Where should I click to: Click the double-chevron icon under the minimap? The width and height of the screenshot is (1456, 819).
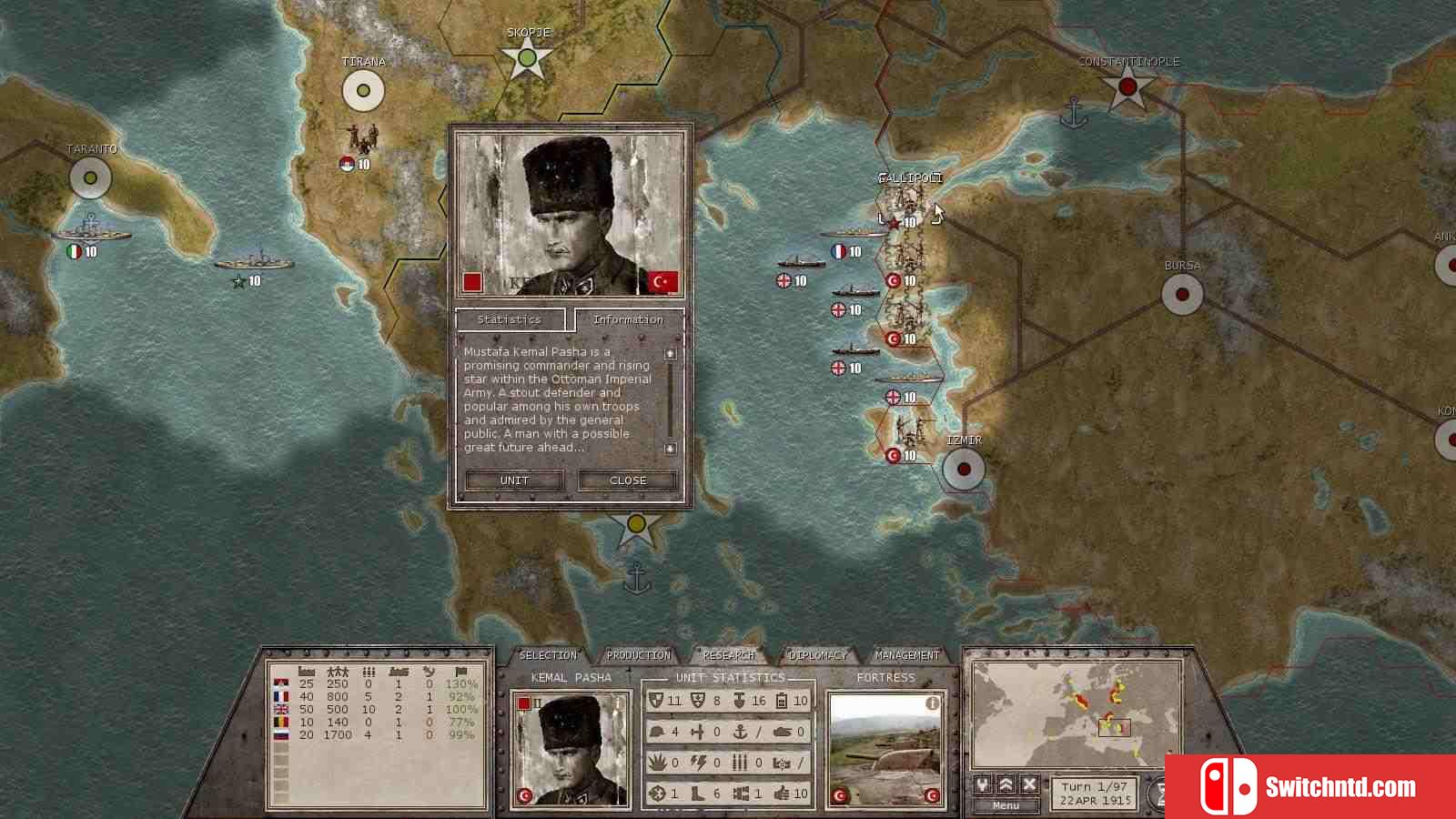[x=1006, y=784]
